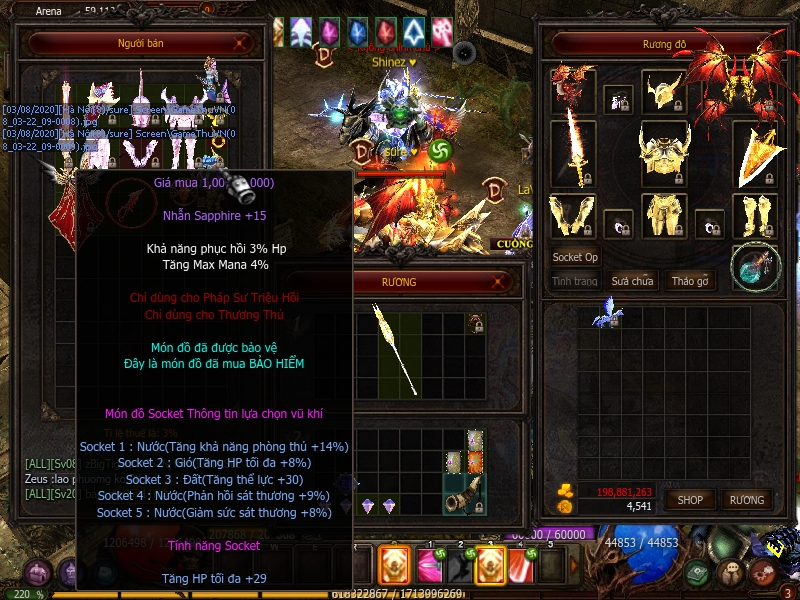Activate the red slash skill in hotbar
The height and width of the screenshot is (600, 800).
(519, 565)
